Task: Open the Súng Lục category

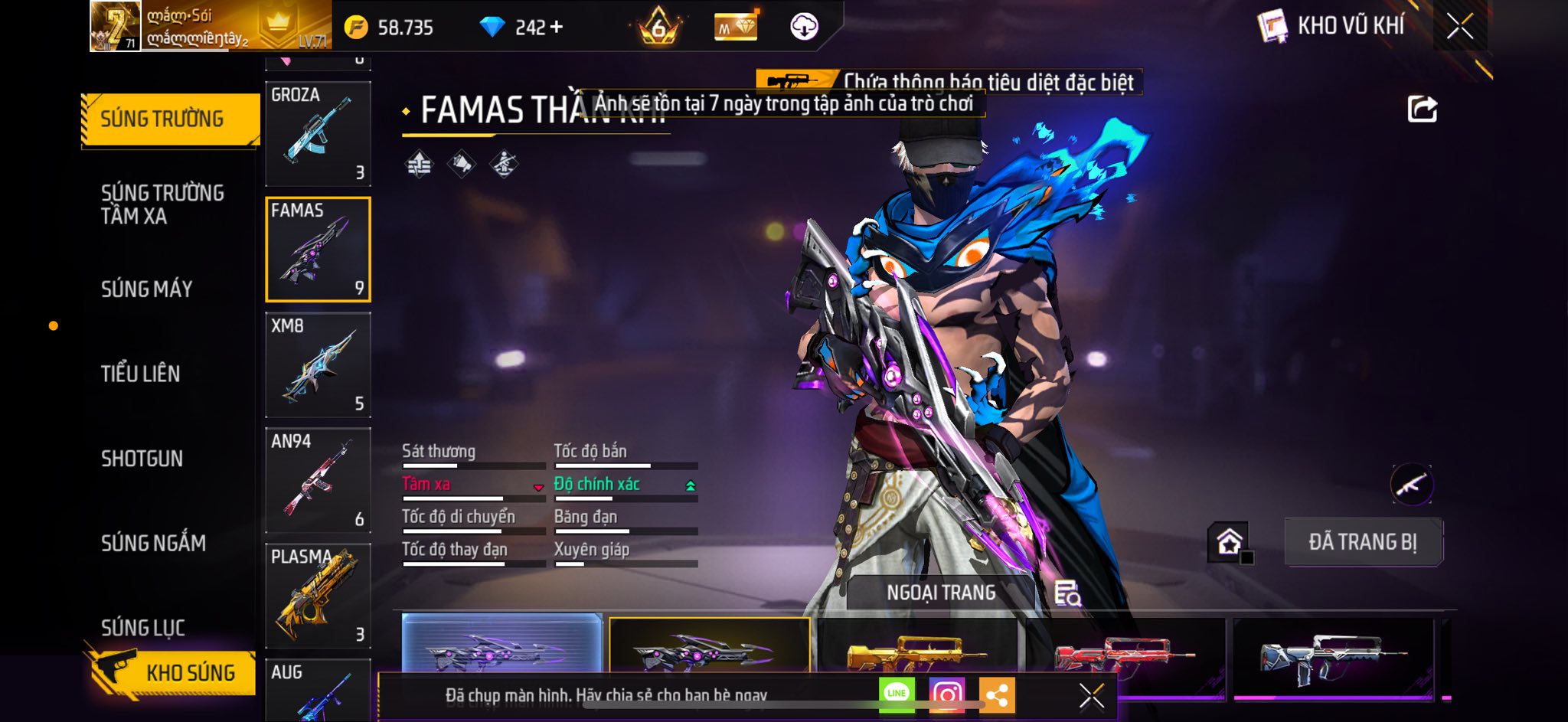Action: pos(143,628)
